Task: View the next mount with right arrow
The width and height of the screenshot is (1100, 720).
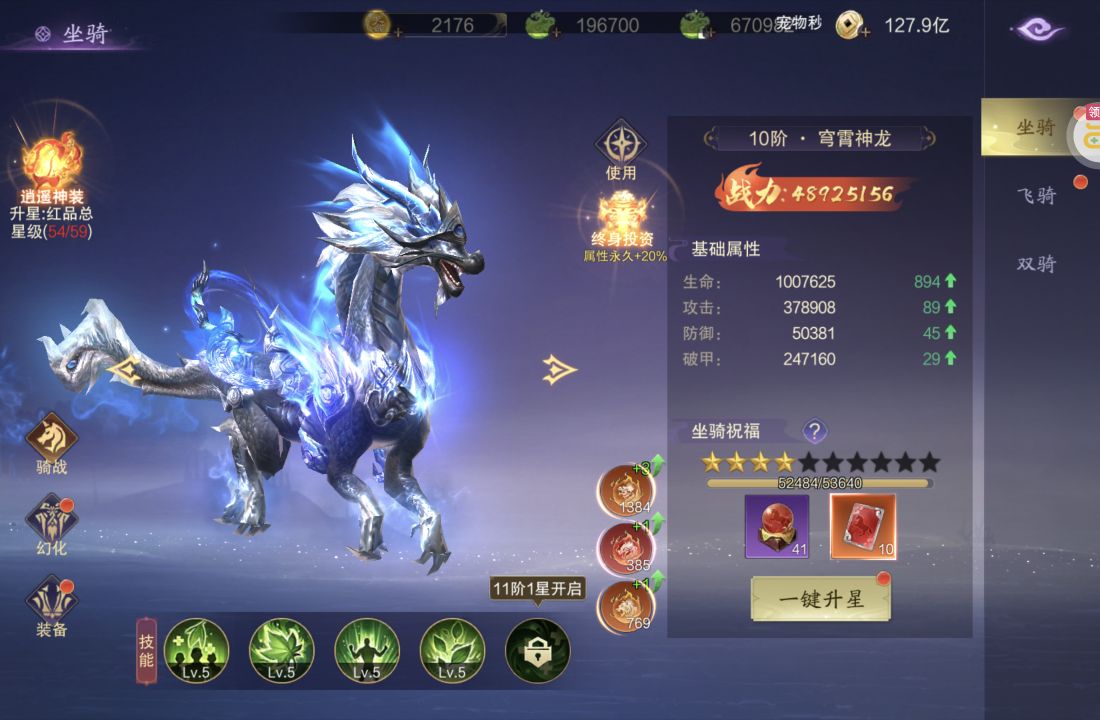Action: click(560, 370)
